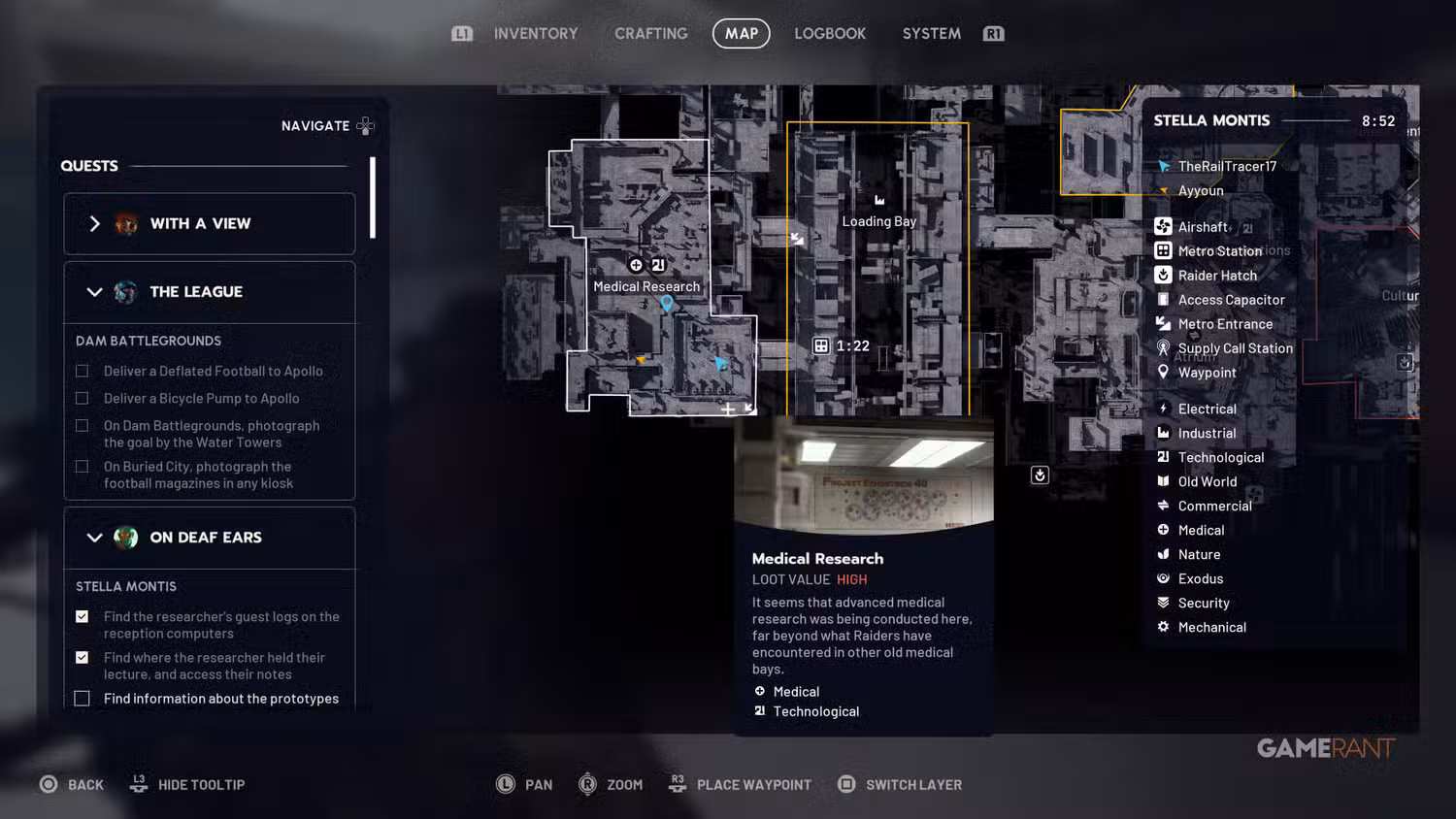This screenshot has width=1456, height=819.
Task: Uncheck the researcher's guest logs objective
Action: pos(82,616)
